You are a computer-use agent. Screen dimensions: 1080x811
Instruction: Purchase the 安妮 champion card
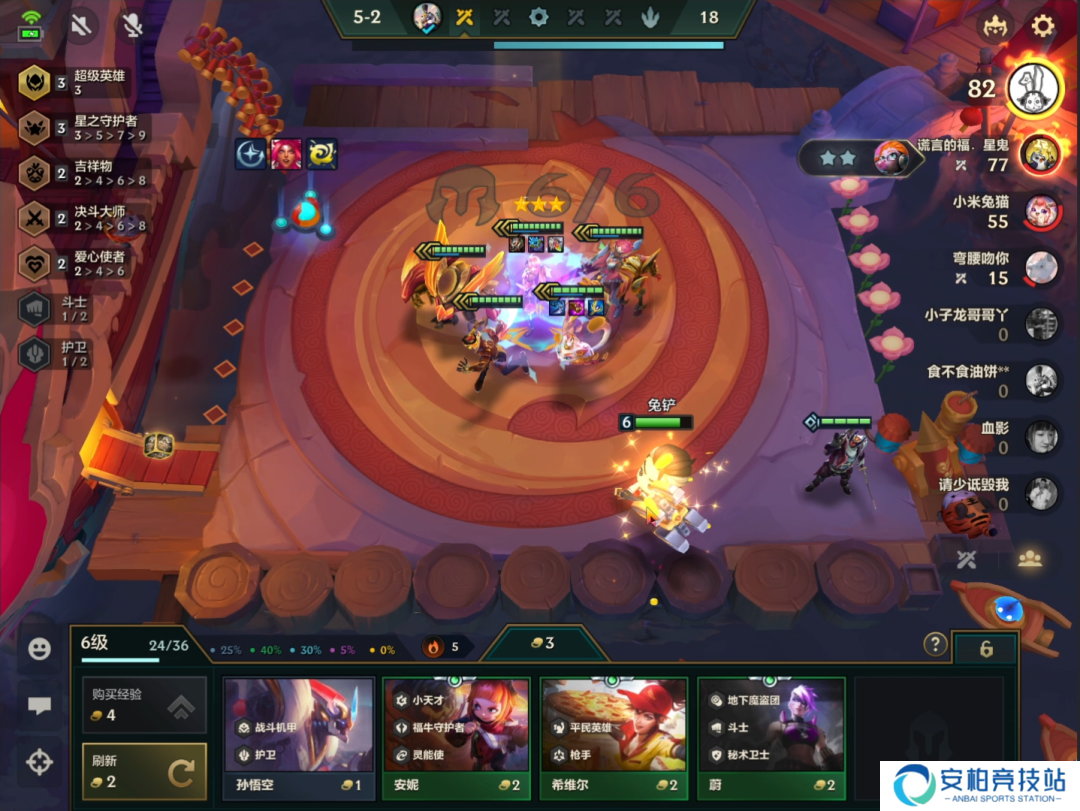tap(456, 738)
